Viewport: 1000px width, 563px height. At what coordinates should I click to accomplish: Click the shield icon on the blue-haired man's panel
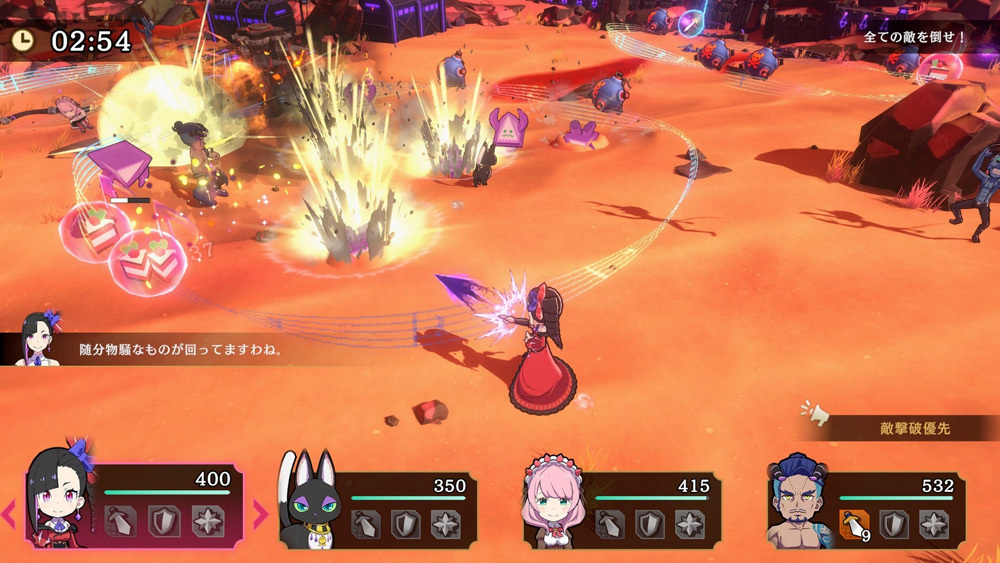[895, 524]
